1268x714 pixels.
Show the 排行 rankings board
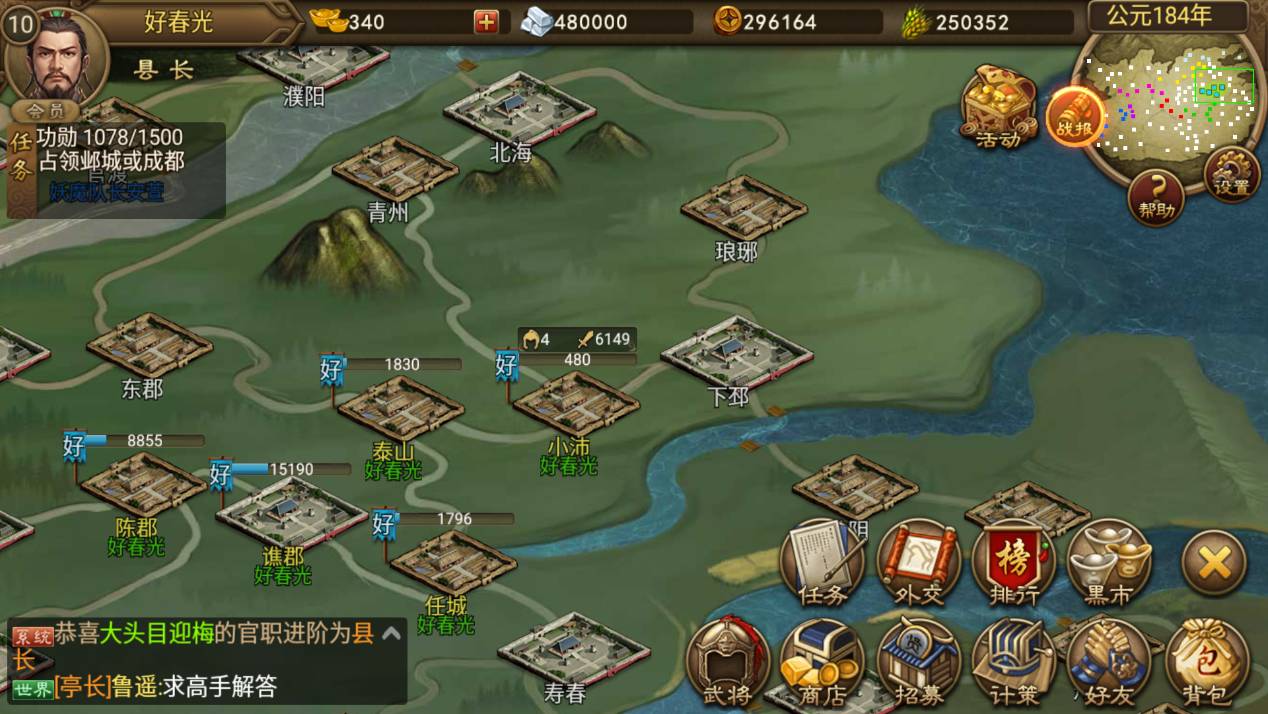pyautogui.click(x=1014, y=562)
